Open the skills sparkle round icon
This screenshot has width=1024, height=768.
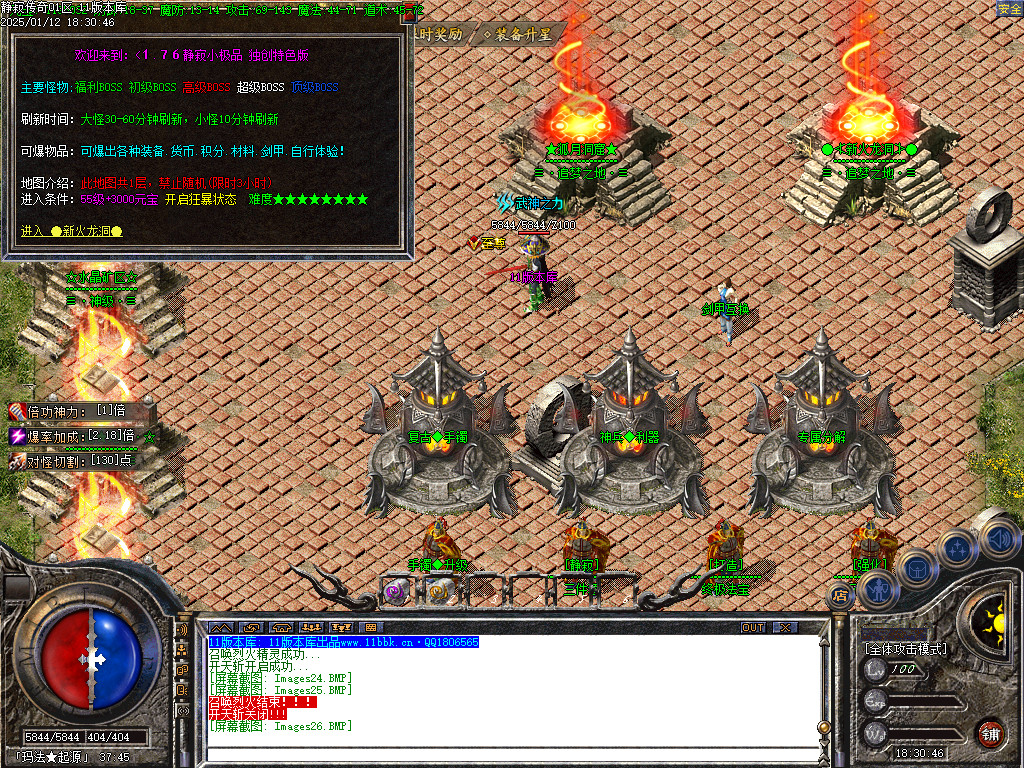[x=957, y=548]
